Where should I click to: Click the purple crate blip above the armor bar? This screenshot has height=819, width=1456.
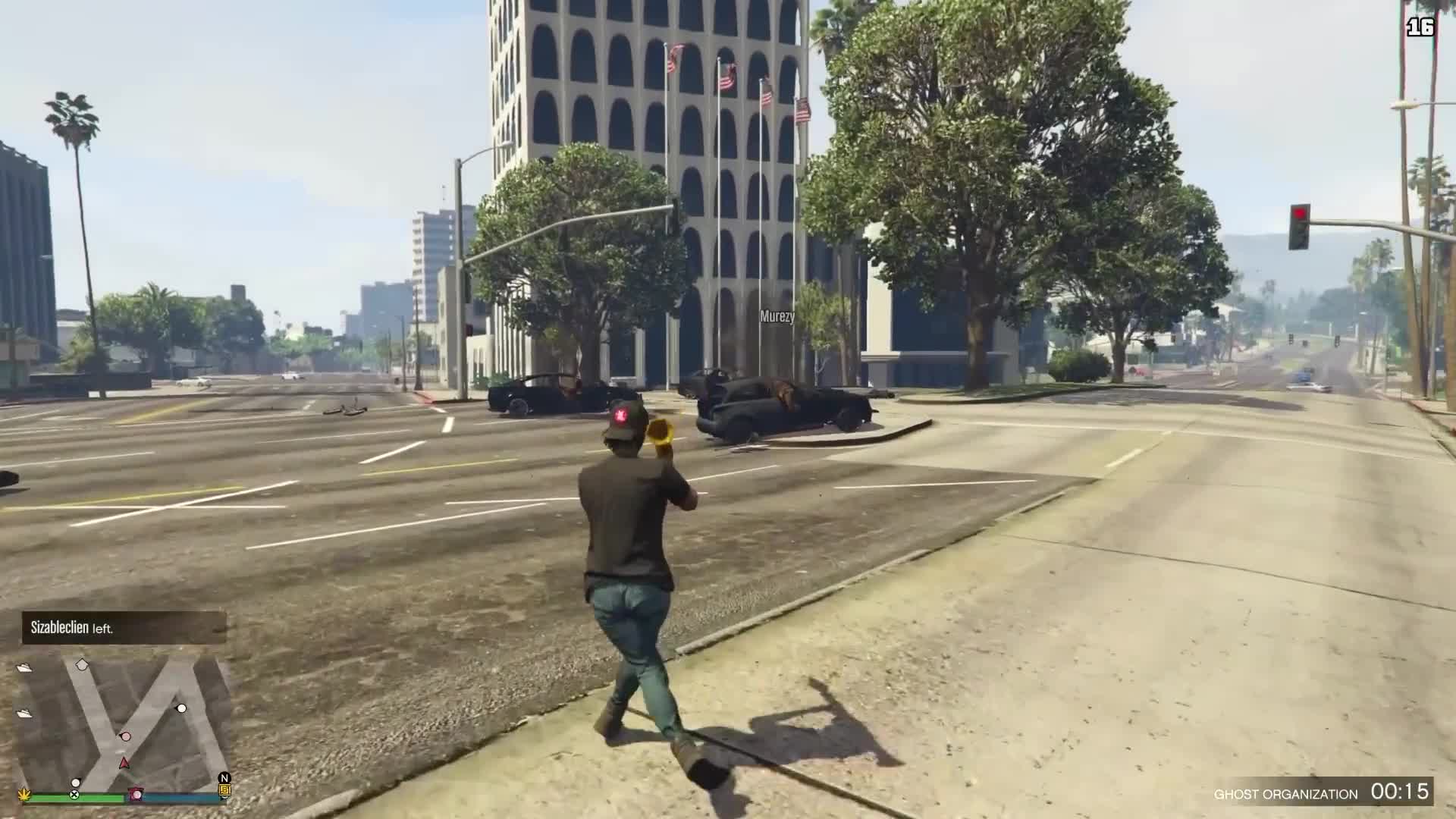pyautogui.click(x=136, y=795)
